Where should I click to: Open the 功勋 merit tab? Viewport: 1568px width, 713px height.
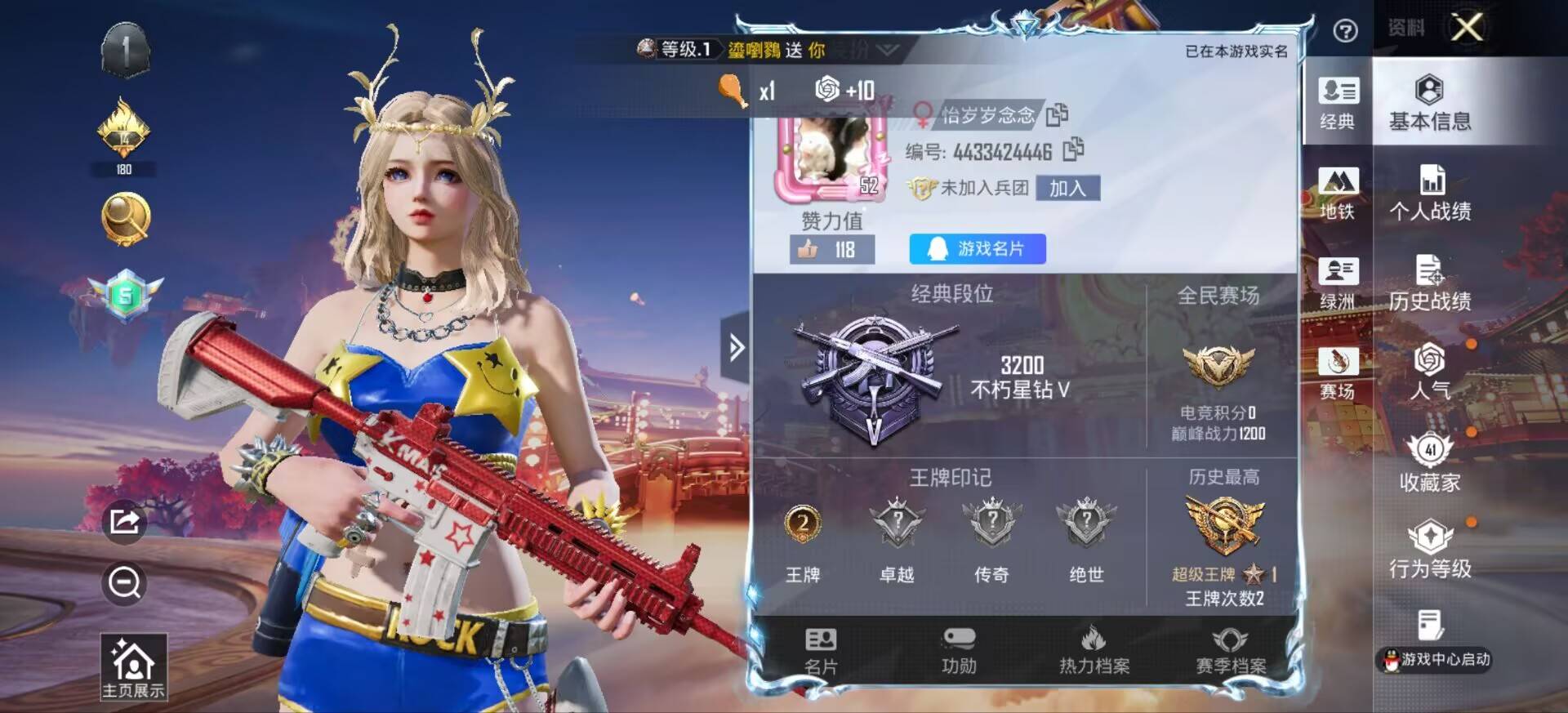click(959, 651)
